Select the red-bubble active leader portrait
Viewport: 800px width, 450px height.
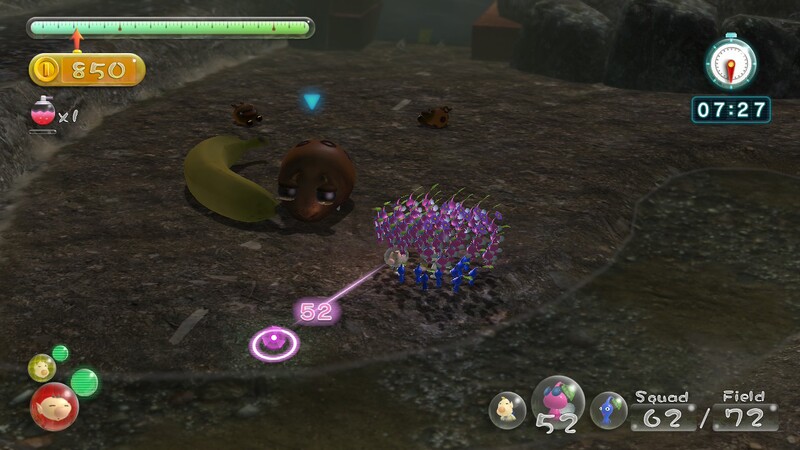[x=54, y=405]
